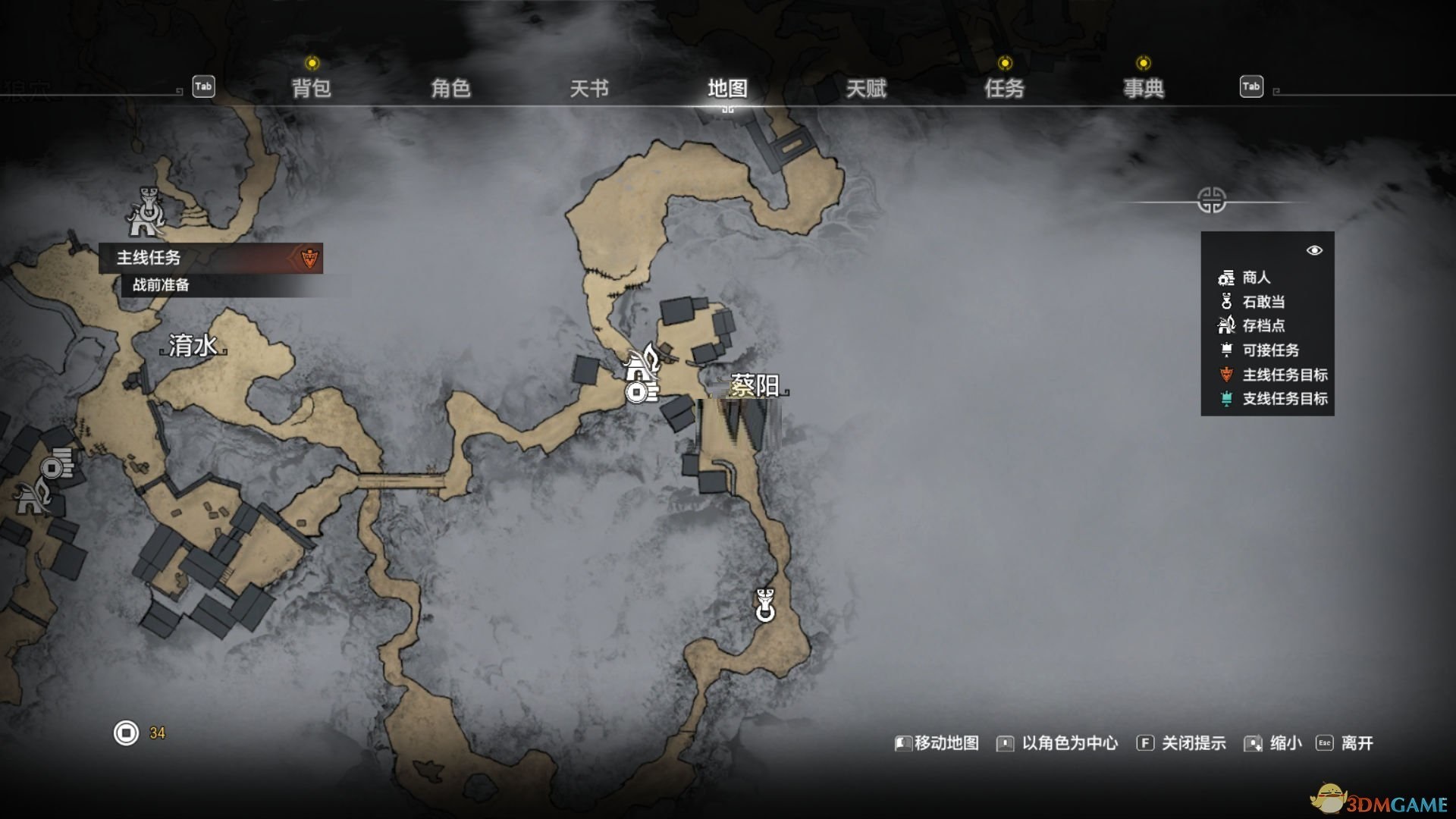The height and width of the screenshot is (819, 1456).
Task: Show the 事典 tab
Action: pos(1143,89)
